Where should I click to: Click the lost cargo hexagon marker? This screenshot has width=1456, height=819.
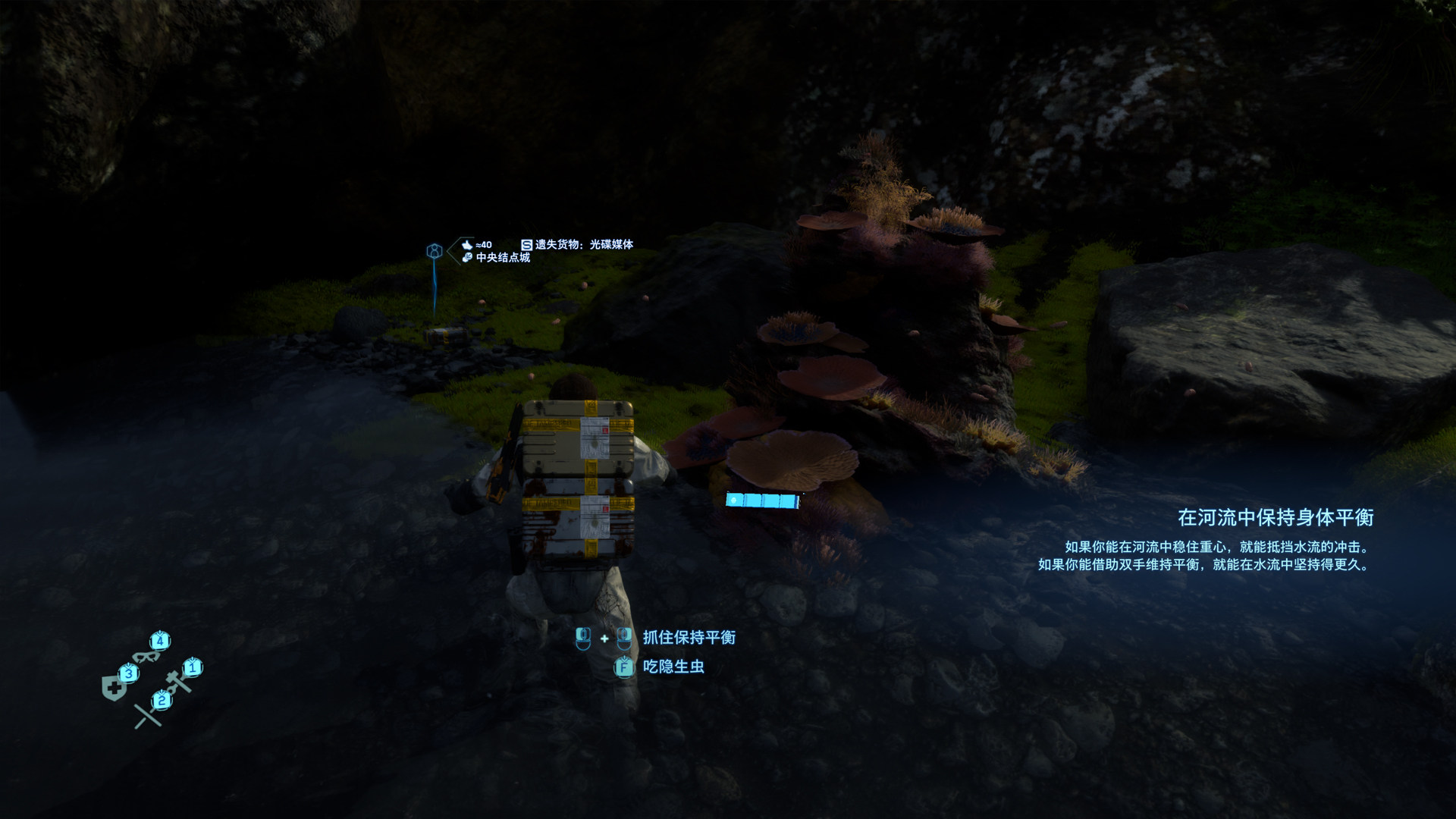click(x=435, y=251)
